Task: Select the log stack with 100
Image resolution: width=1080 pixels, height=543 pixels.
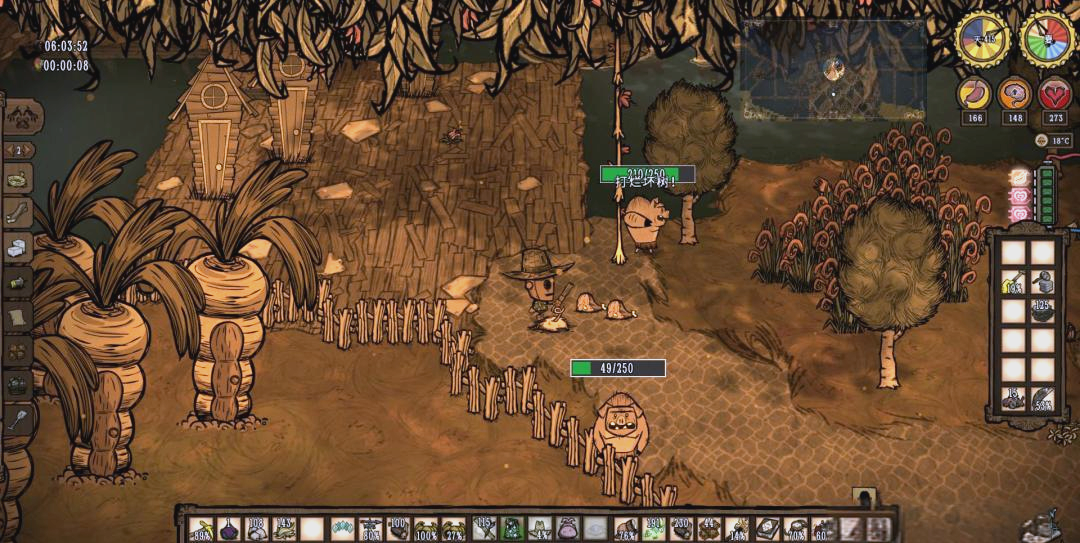Action: click(x=399, y=527)
